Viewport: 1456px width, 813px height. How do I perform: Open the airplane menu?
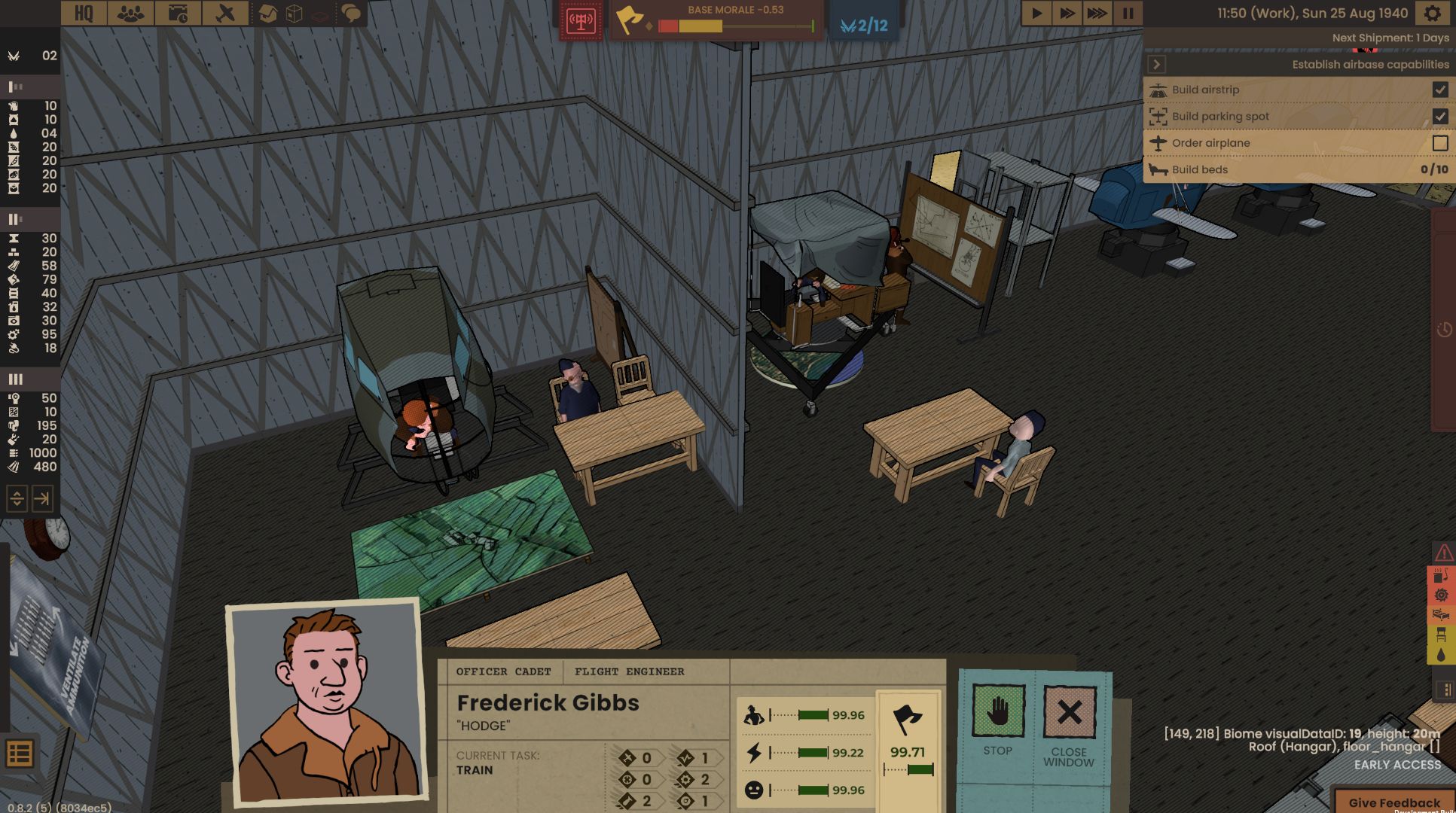pos(224,13)
